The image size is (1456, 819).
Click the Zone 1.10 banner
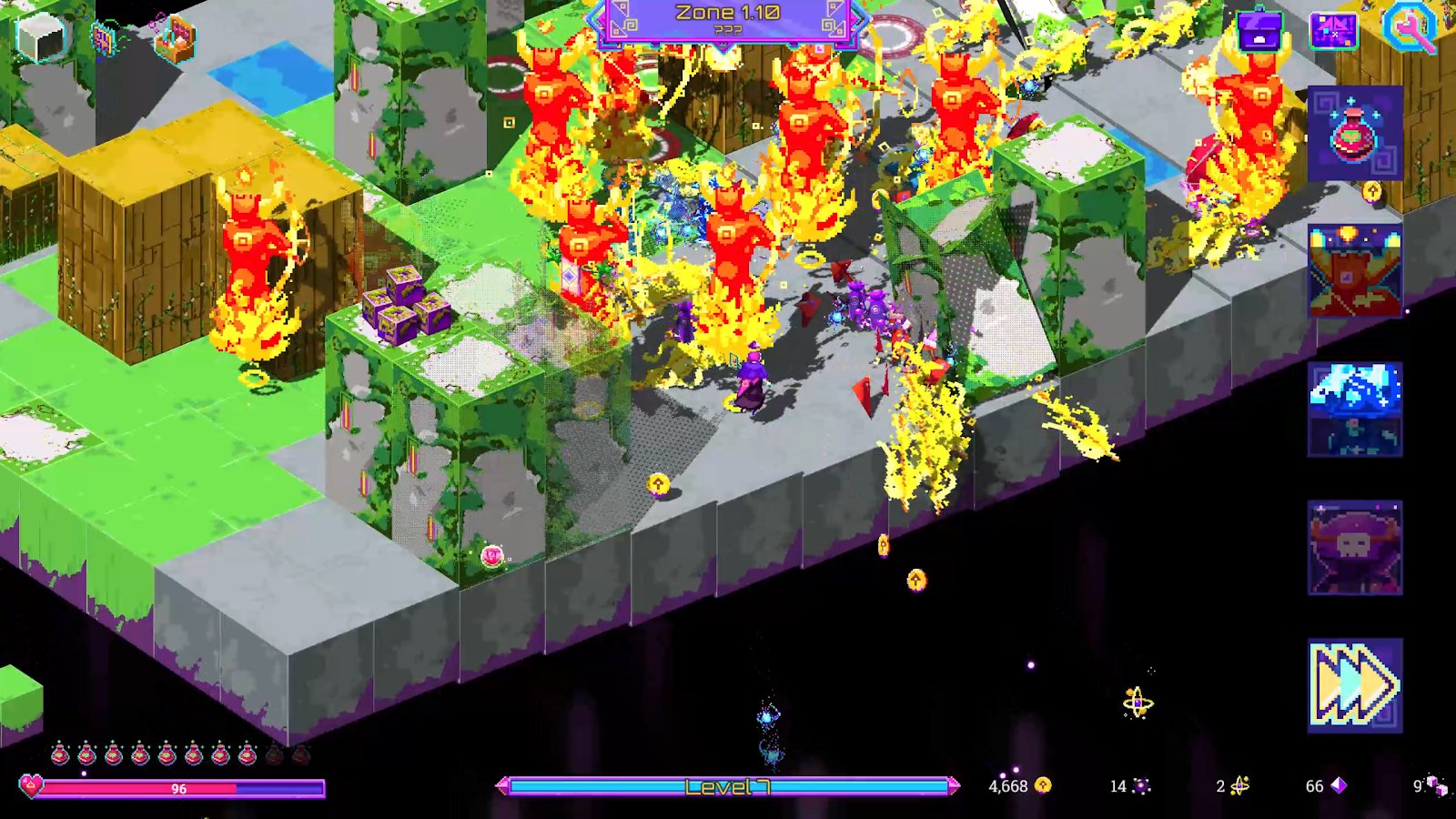(727, 20)
